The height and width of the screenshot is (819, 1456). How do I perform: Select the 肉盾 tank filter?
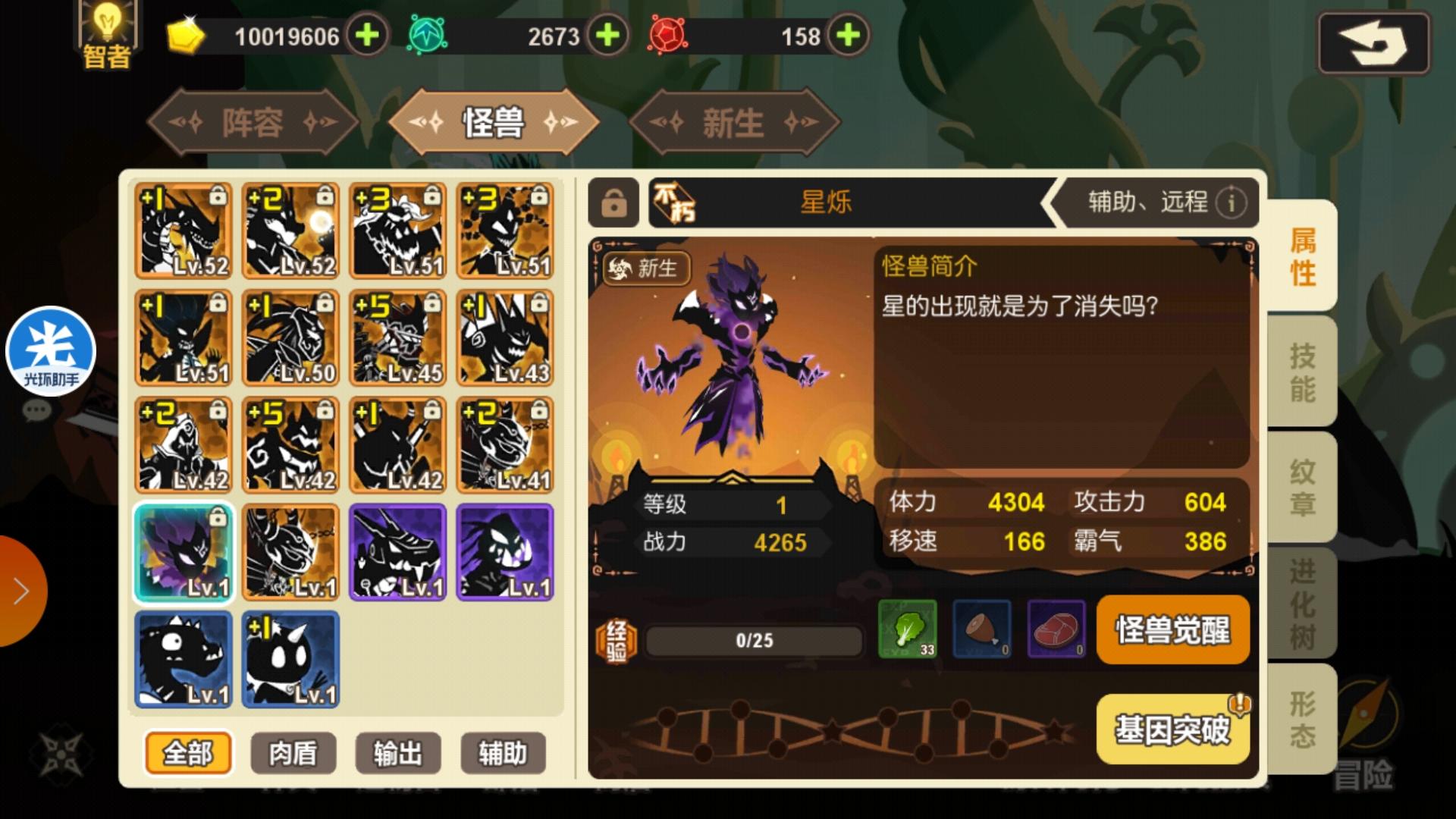pyautogui.click(x=294, y=752)
